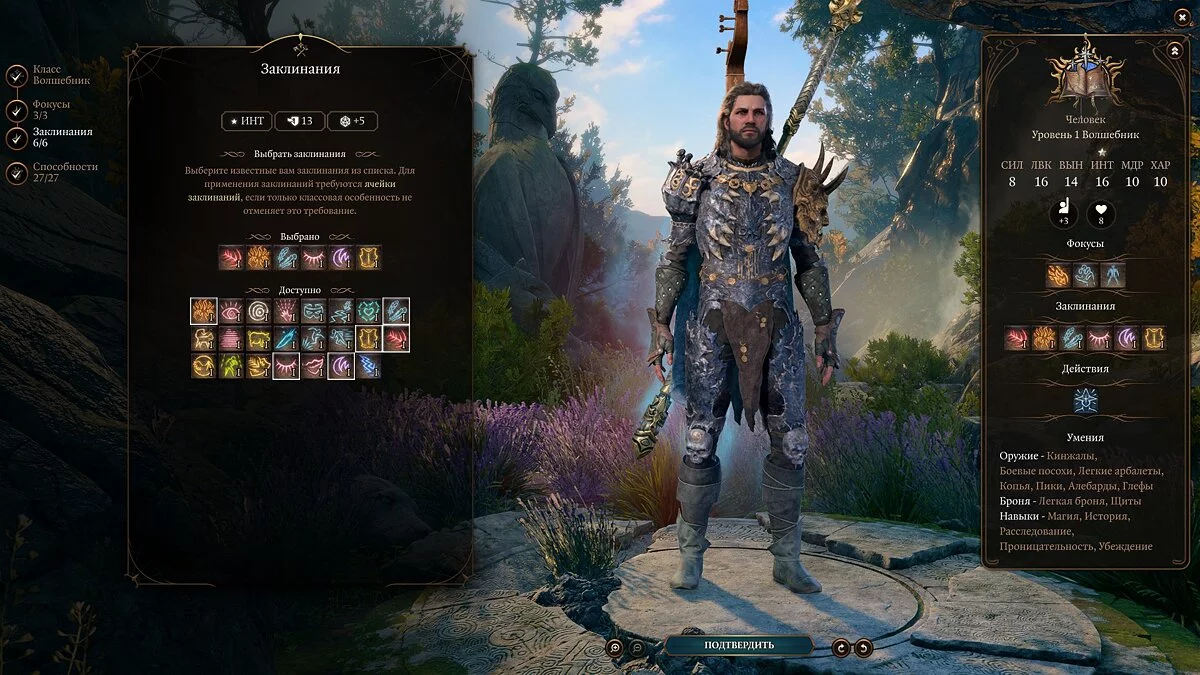1200x675 pixels.
Task: Add the blue lightning spell
Action: [368, 366]
